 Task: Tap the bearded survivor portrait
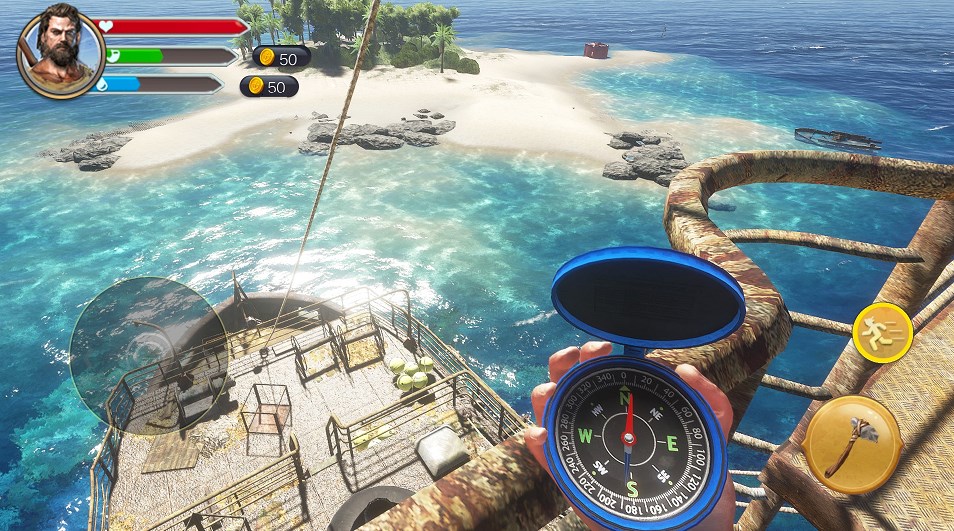61,50
